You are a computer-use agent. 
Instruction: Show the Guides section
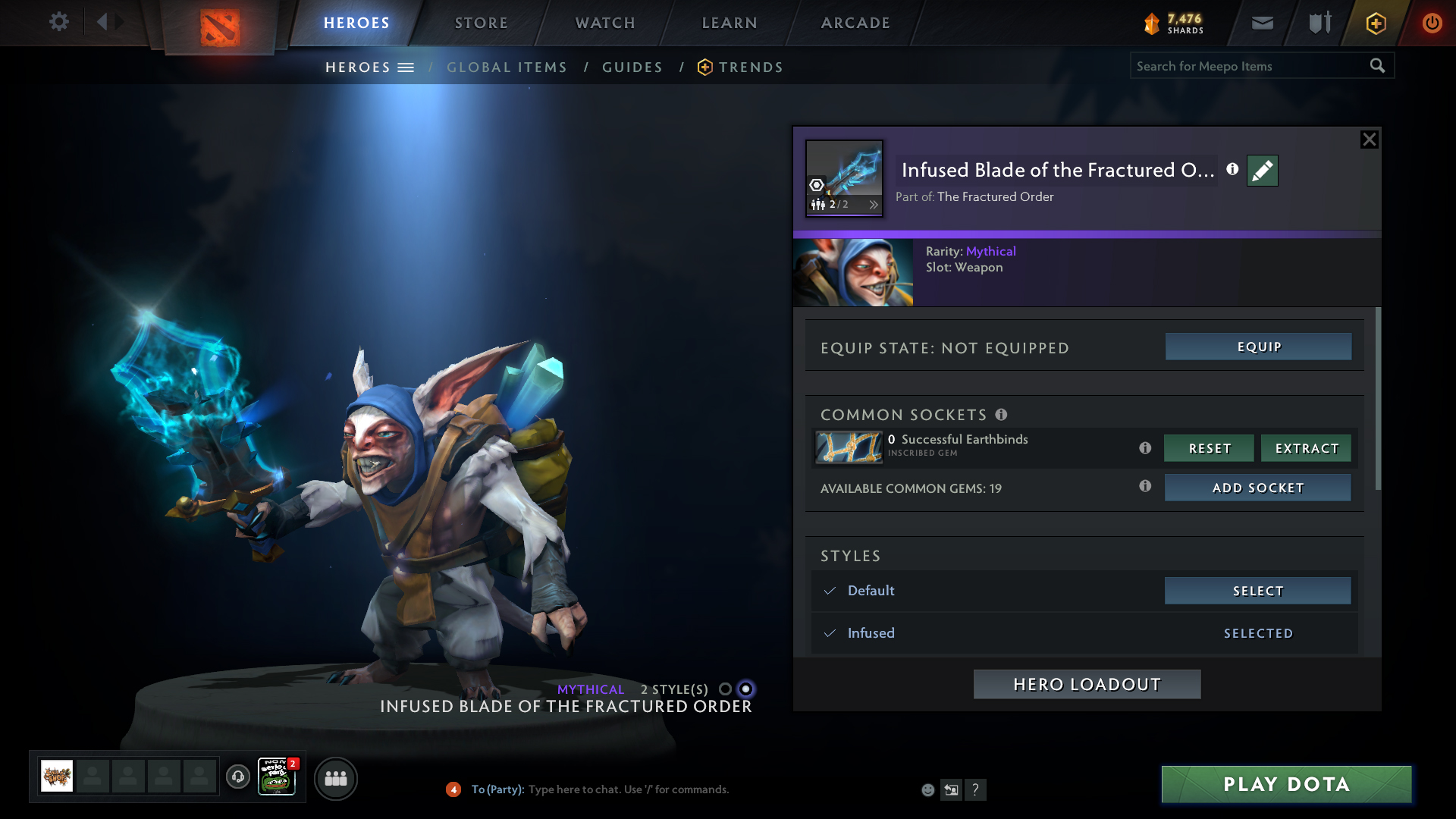point(632,67)
